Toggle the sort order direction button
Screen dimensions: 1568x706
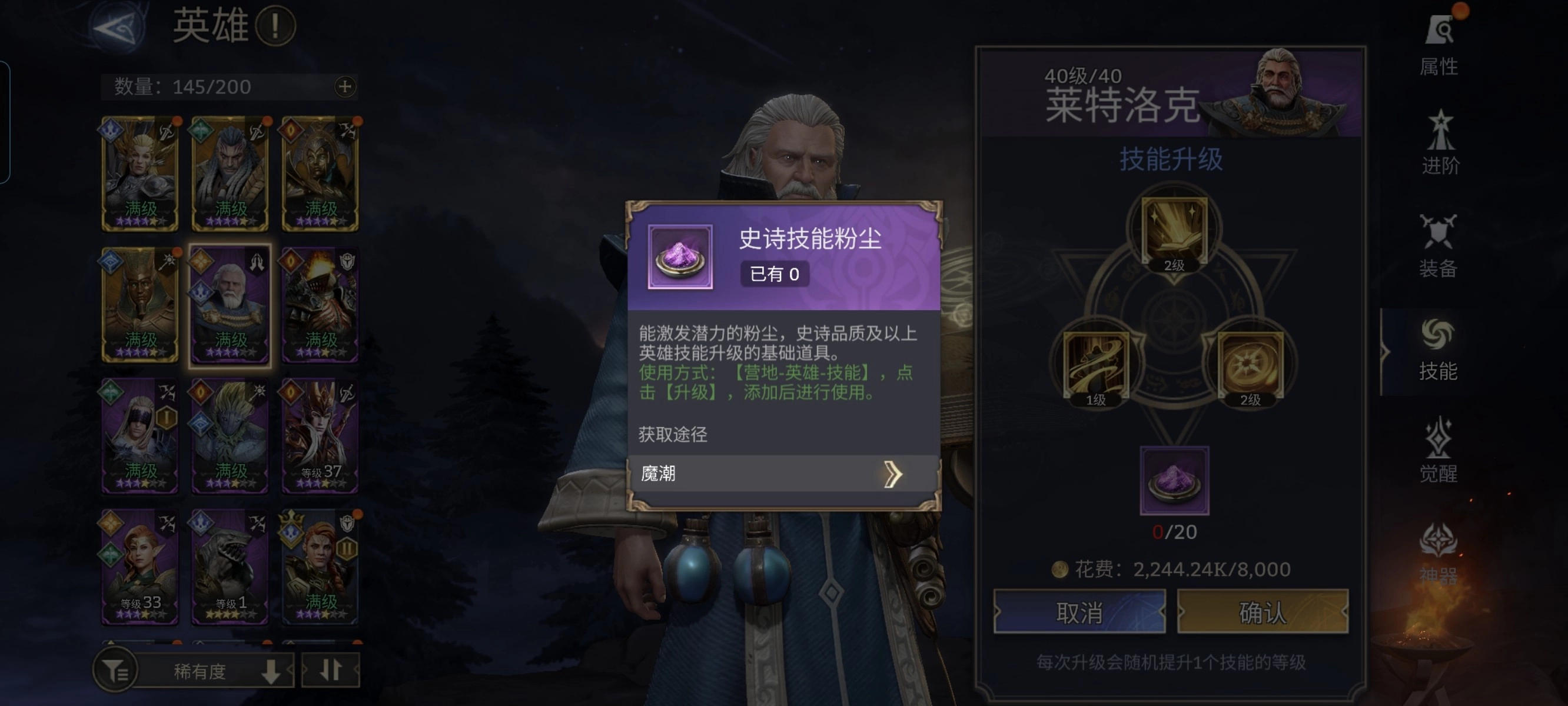click(x=331, y=670)
